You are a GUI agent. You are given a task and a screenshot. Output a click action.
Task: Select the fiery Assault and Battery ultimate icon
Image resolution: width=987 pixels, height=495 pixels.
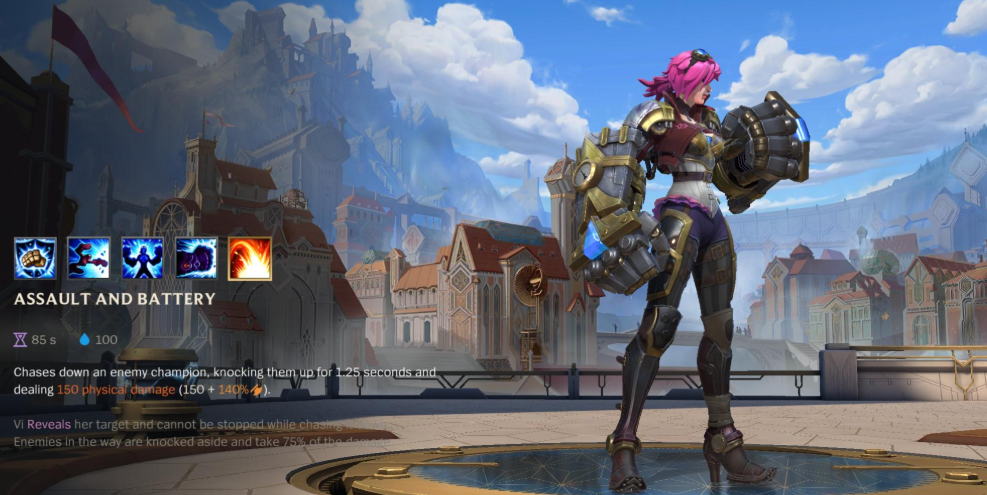click(249, 258)
